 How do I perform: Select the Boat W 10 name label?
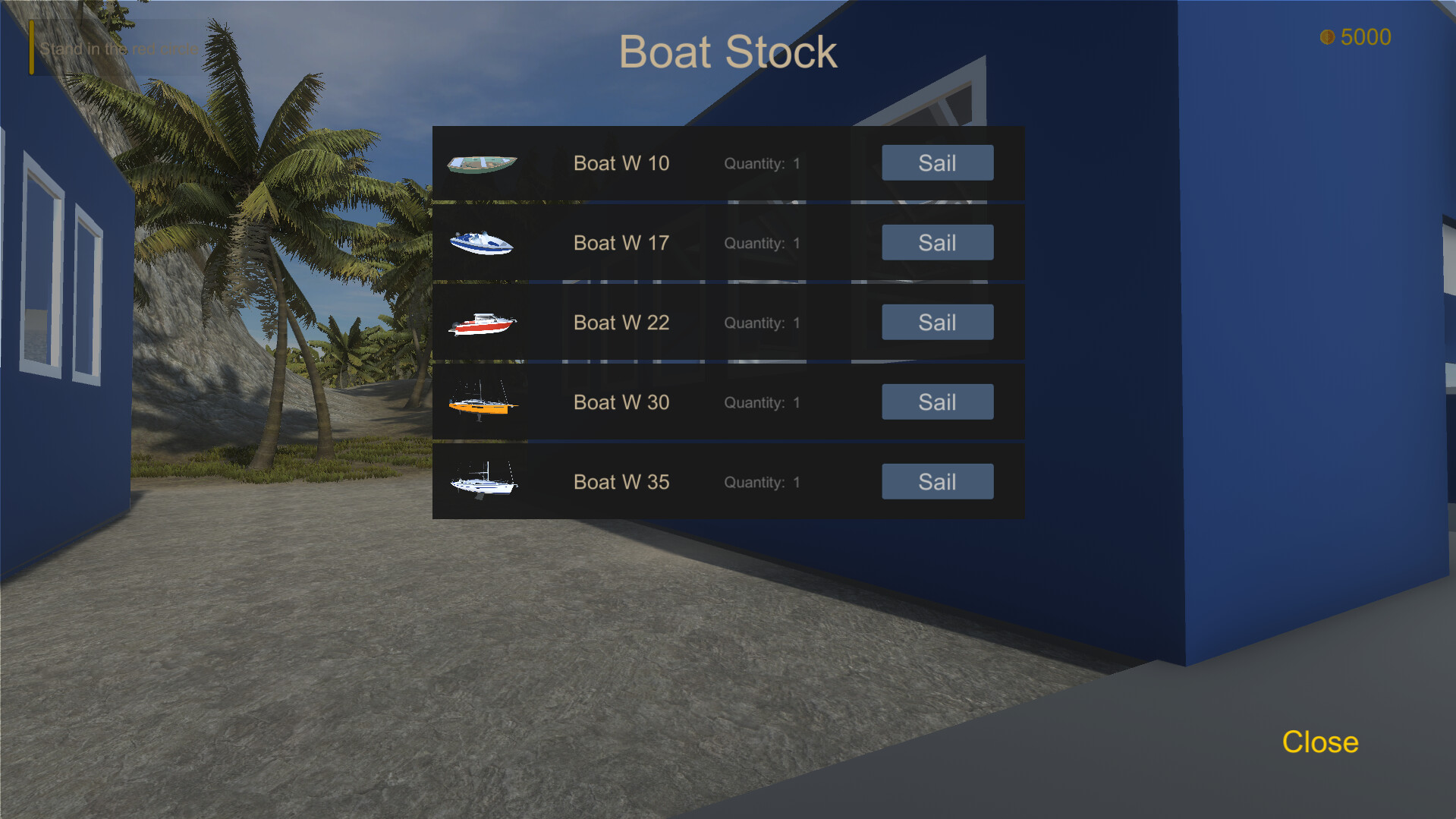click(621, 162)
